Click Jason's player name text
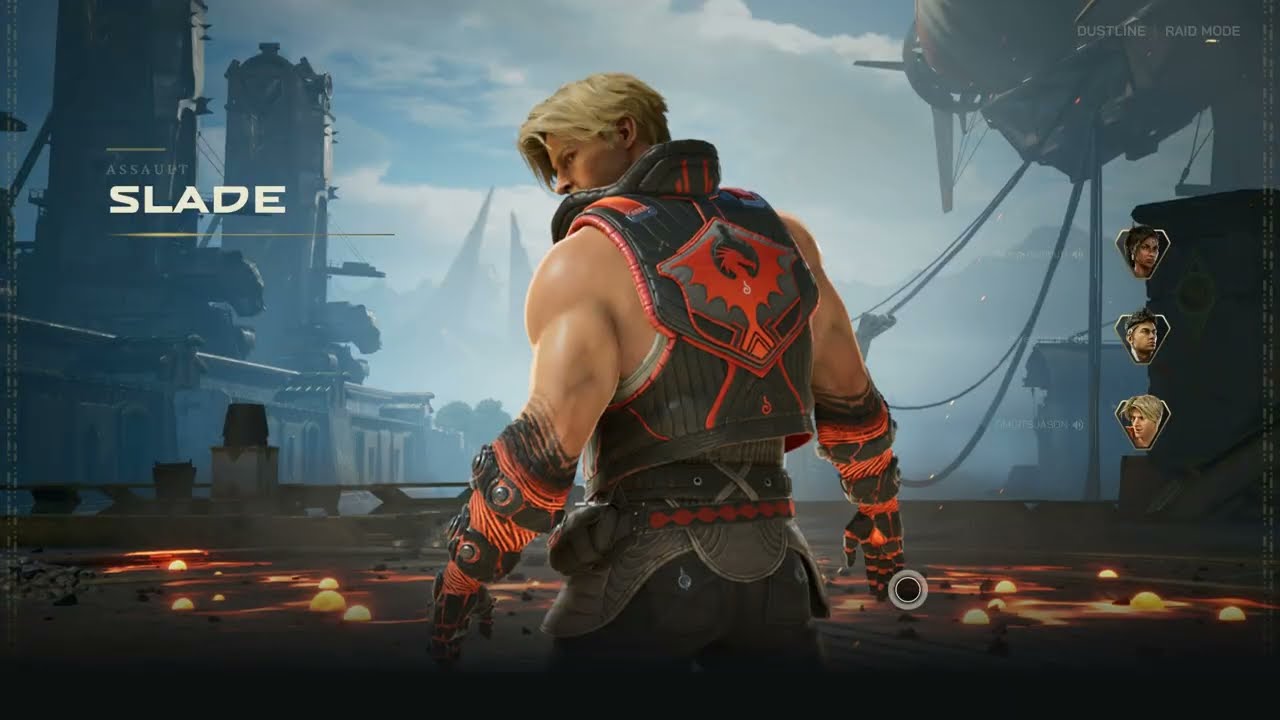This screenshot has height=720, width=1280. (x=1035, y=423)
